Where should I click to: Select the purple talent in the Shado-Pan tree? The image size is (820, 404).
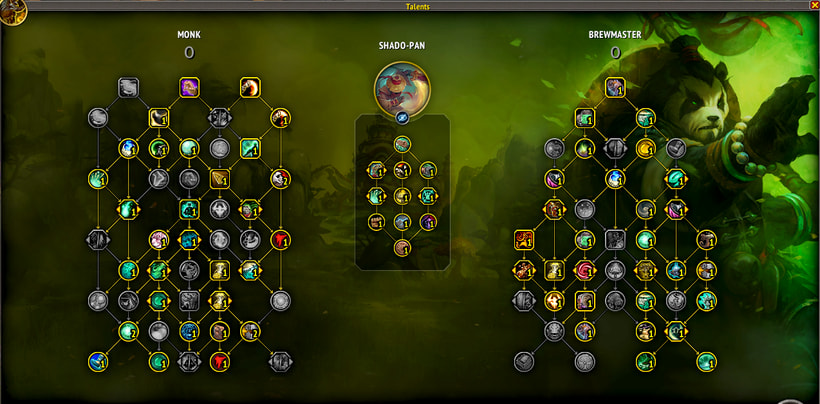click(x=428, y=222)
